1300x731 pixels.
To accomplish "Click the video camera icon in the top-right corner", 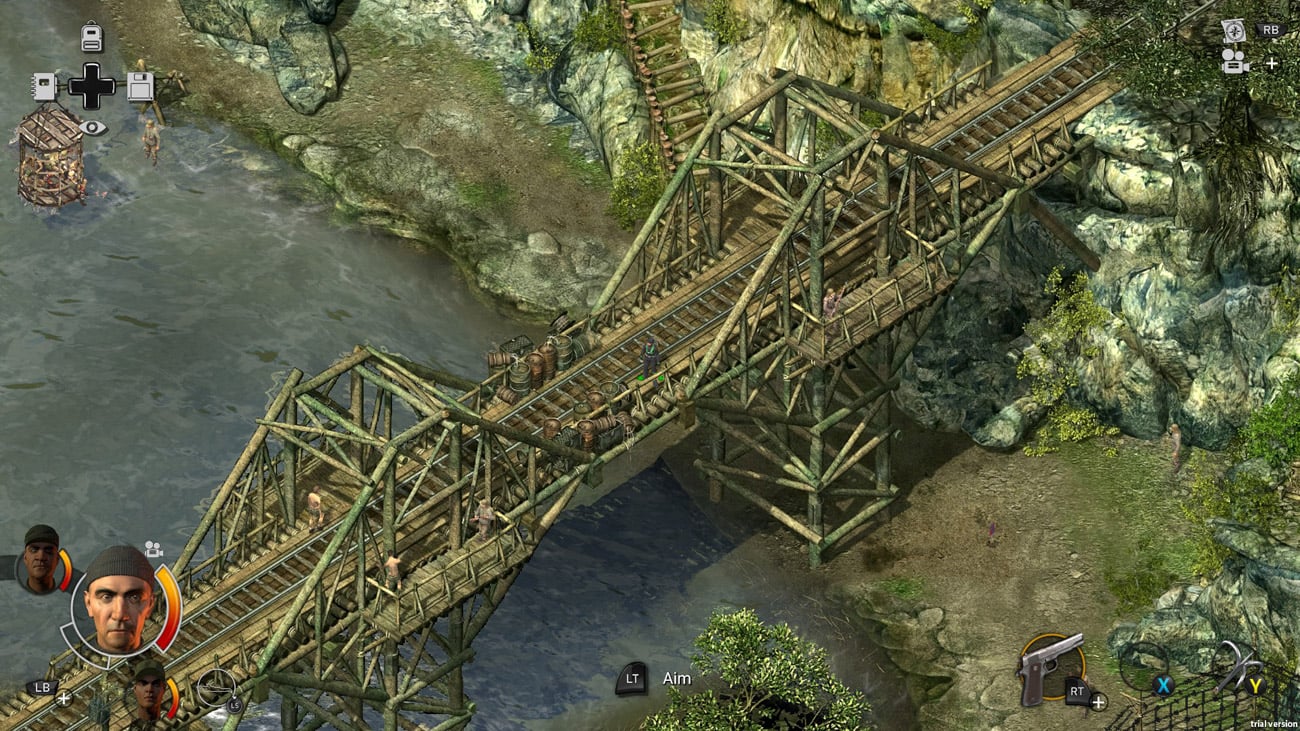I will point(1235,63).
